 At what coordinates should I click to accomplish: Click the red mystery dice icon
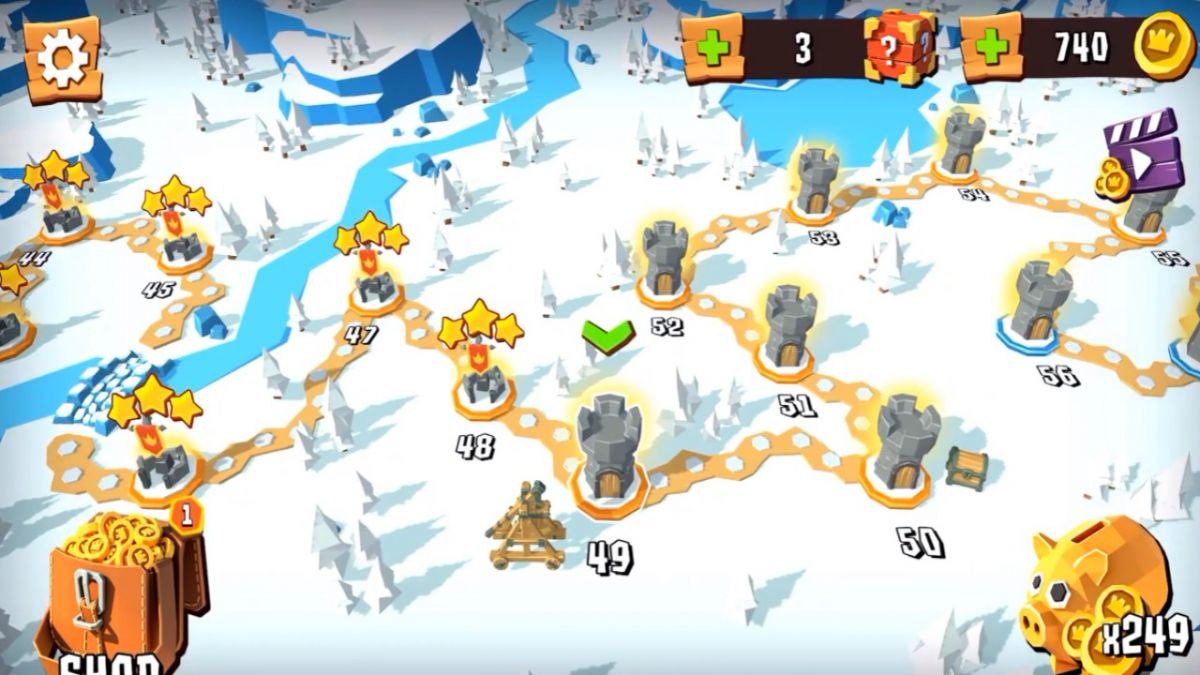(x=900, y=47)
